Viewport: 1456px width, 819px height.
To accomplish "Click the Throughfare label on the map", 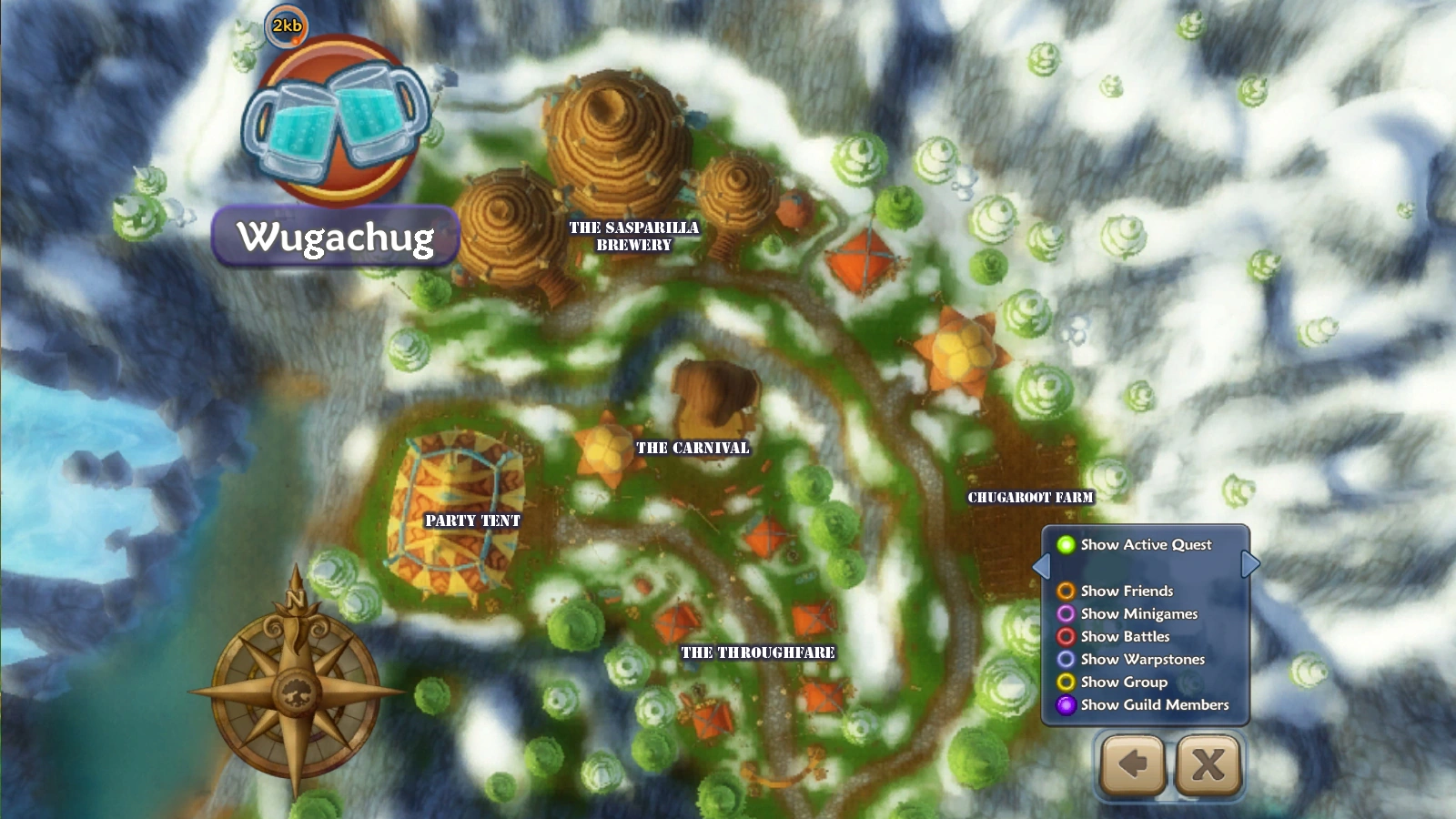I will [758, 650].
